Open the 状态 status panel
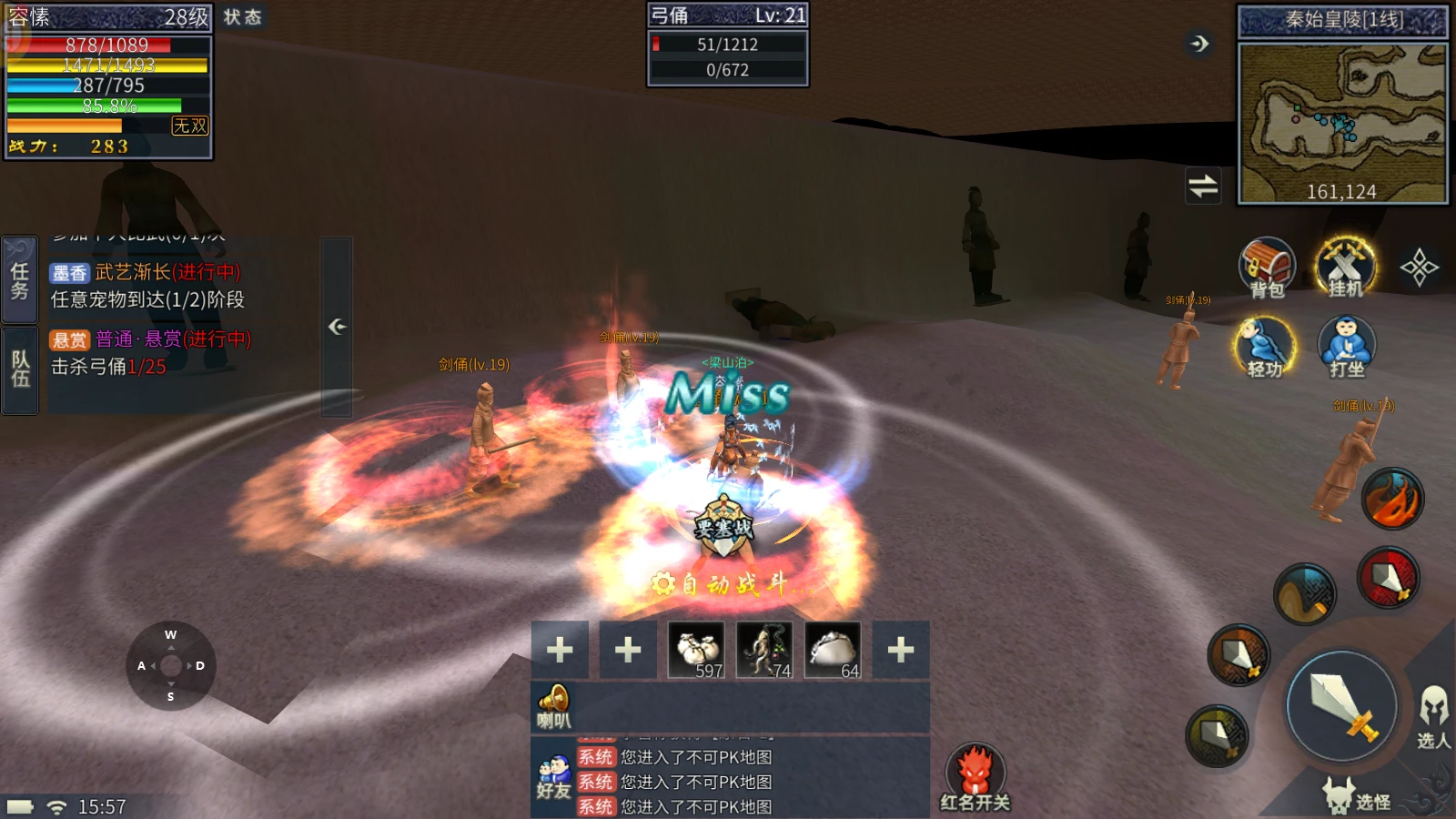The image size is (1456, 819). click(242, 17)
